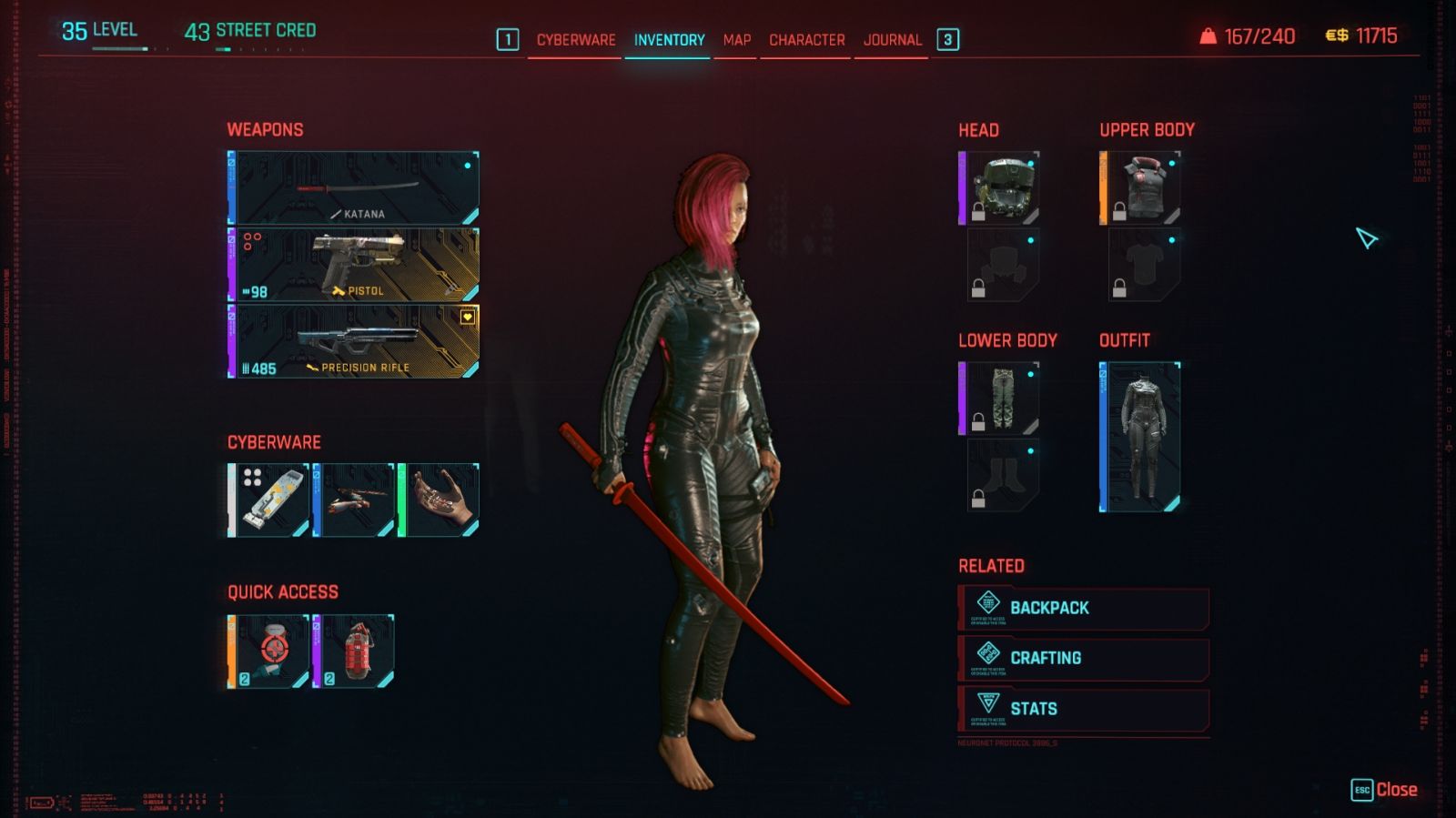Select the Katana weapon slot
1456x818 pixels.
coord(354,188)
